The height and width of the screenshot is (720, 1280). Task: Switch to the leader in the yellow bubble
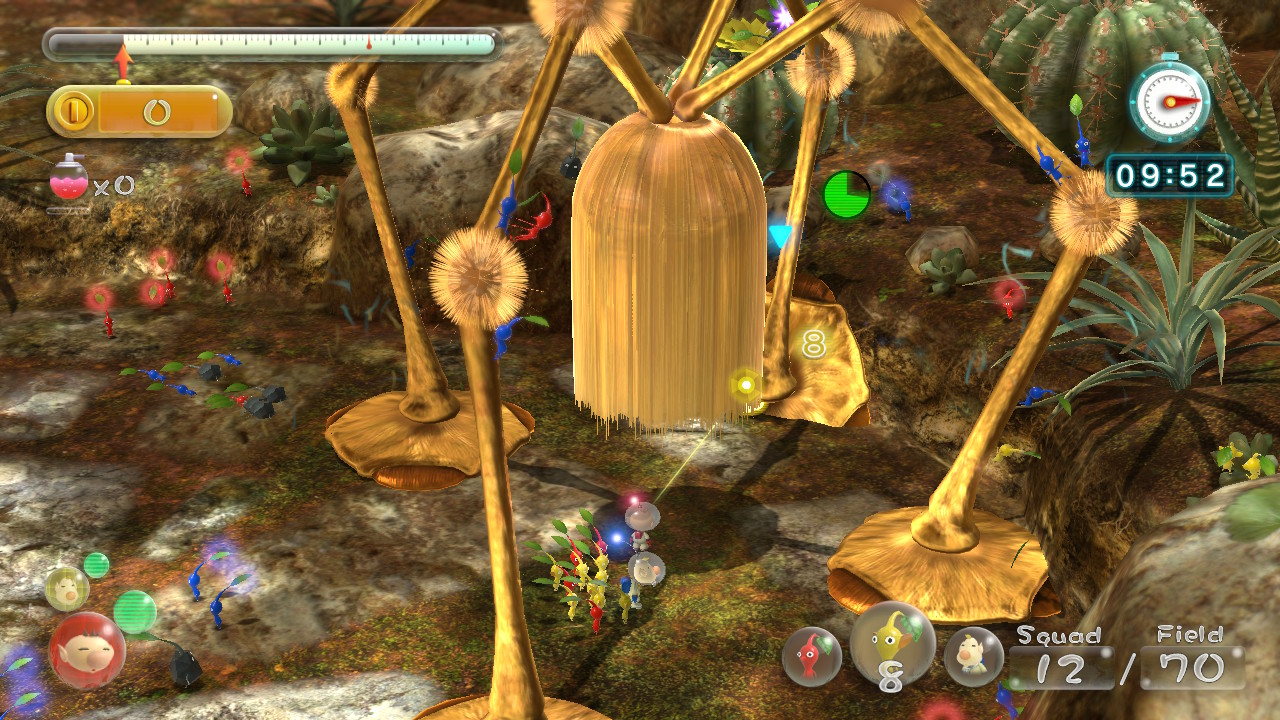[66, 588]
